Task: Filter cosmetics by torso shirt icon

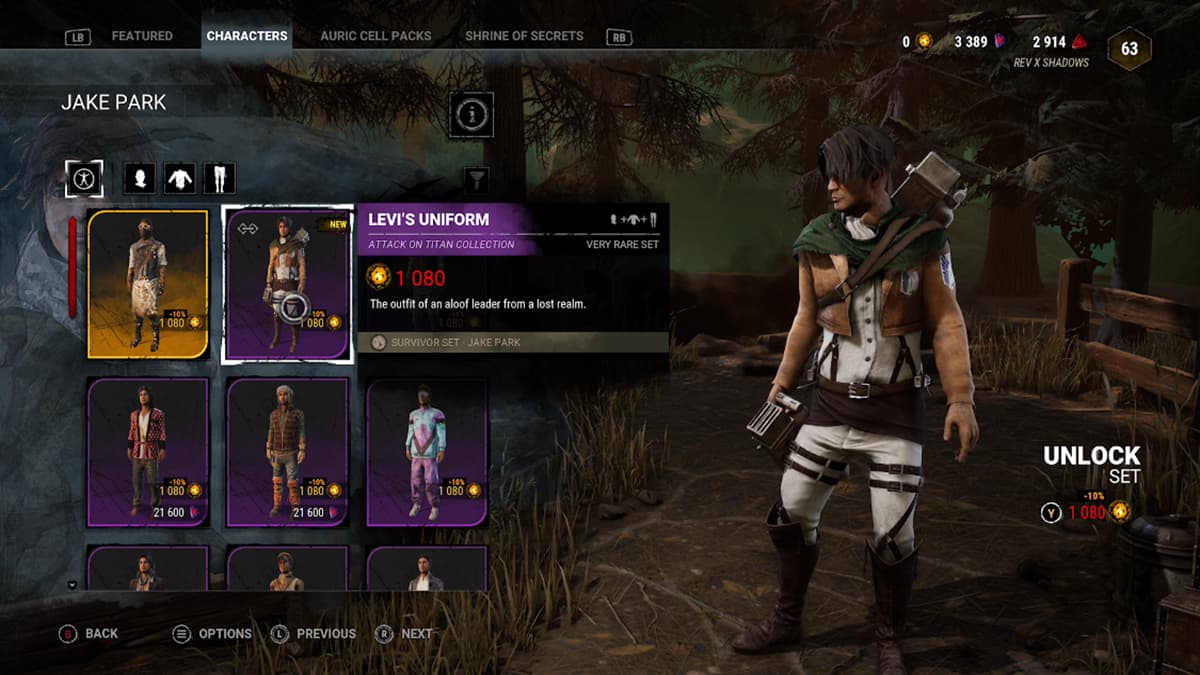Action: [179, 179]
